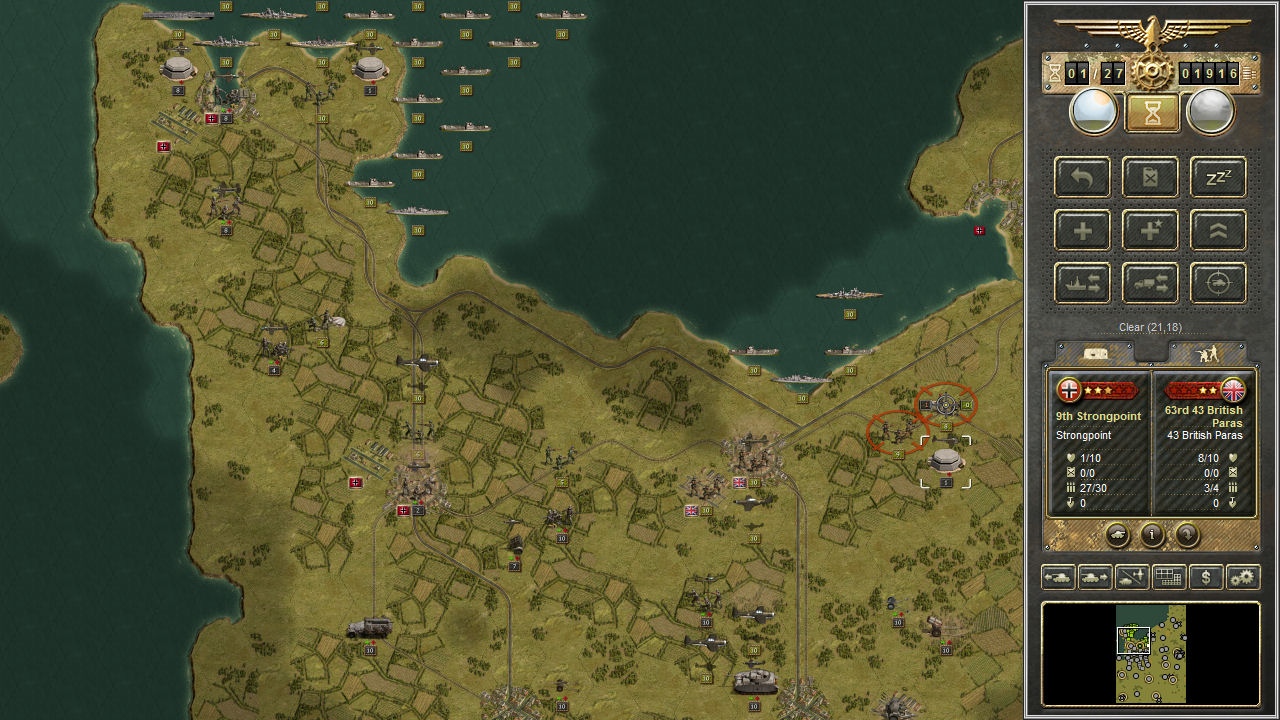Reinforce the unit using the plus icon
Image resolution: width=1280 pixels, height=720 pixels.
1081,230
